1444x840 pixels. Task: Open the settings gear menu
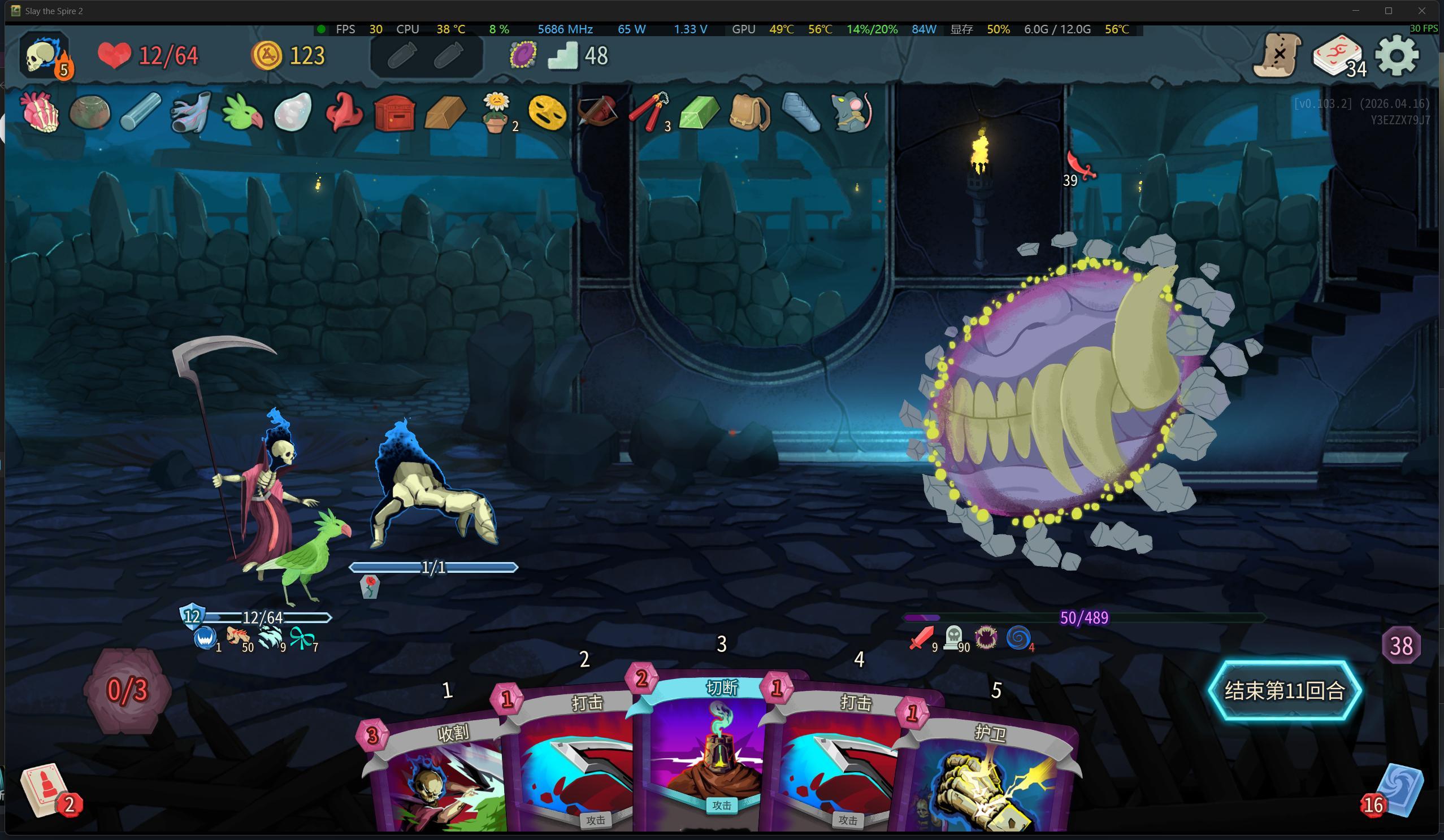[1397, 55]
